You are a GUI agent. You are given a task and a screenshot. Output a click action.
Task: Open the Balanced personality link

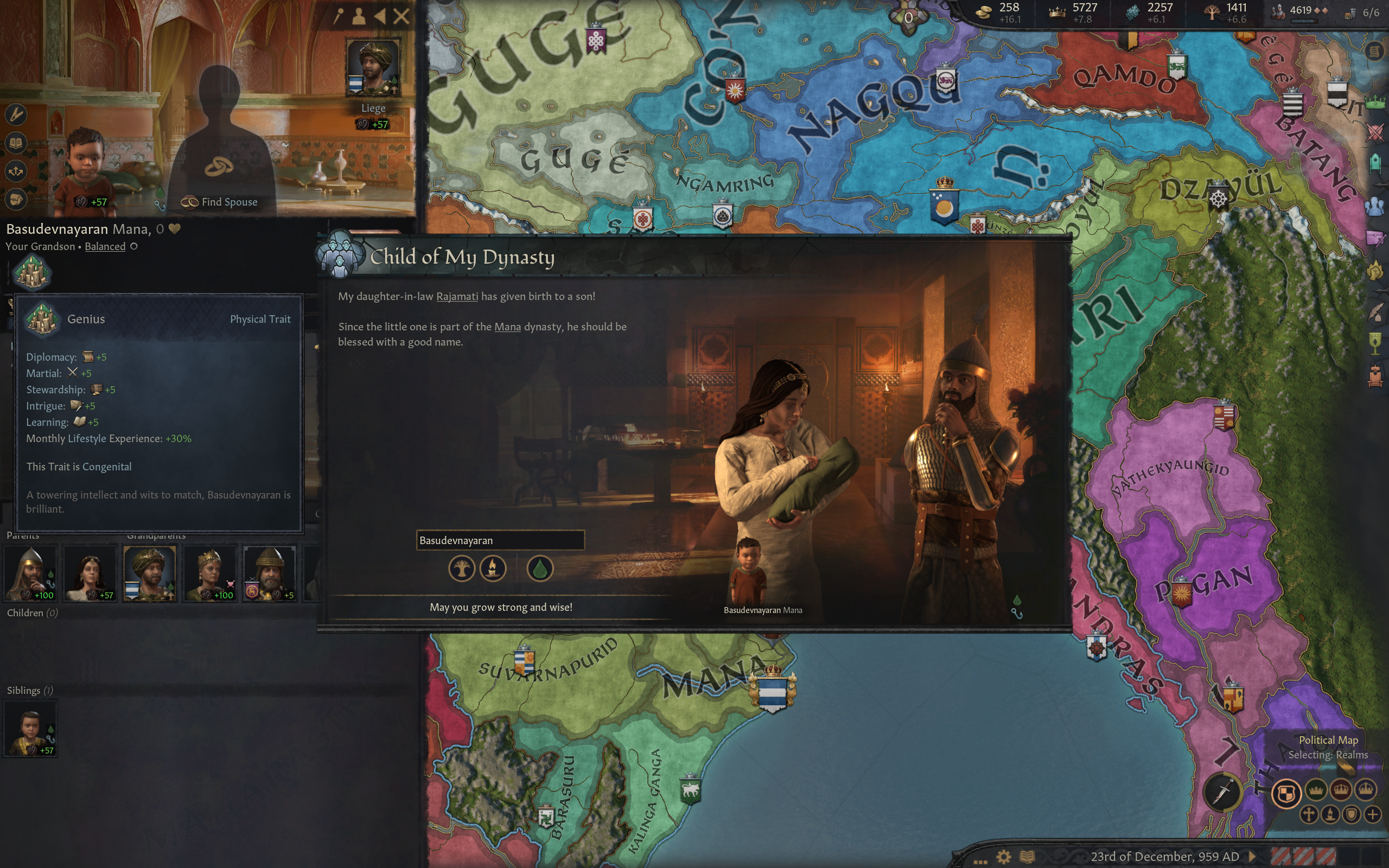pos(105,246)
